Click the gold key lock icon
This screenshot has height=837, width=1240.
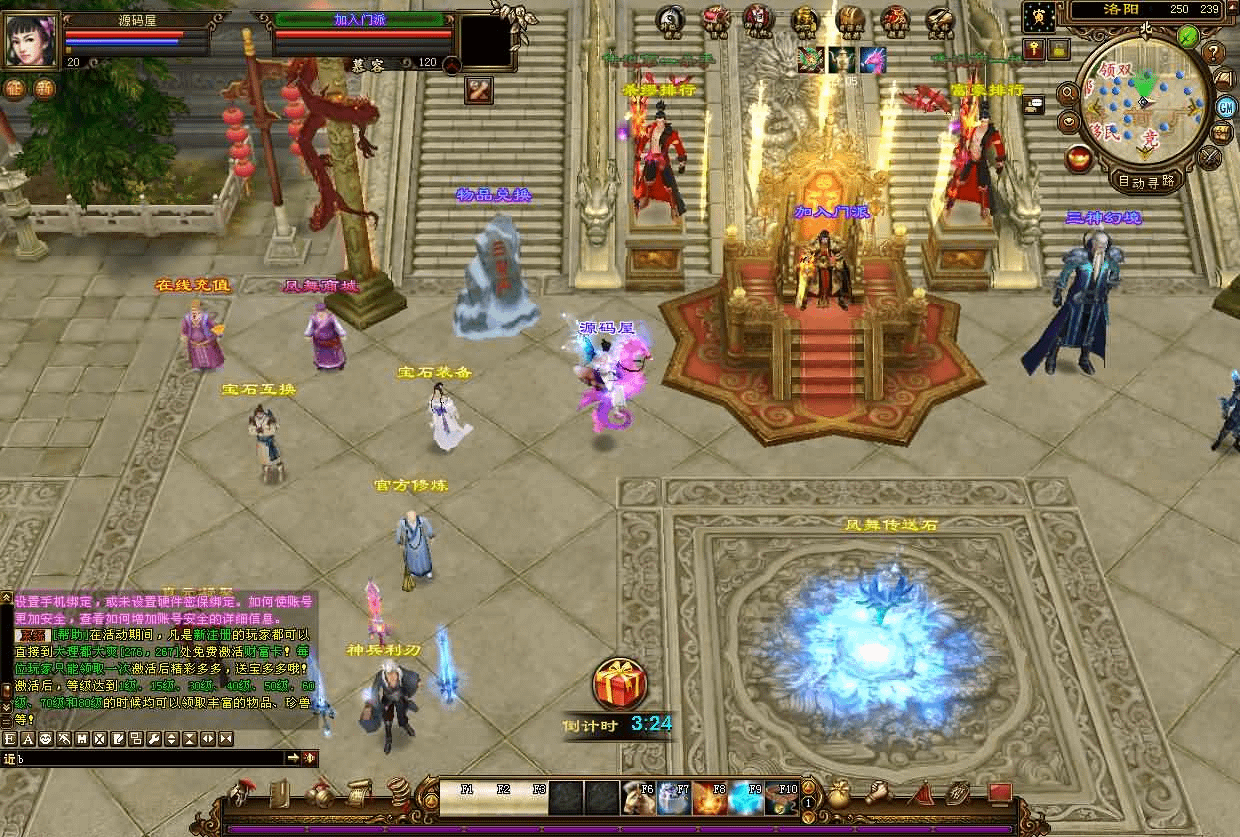coord(1033,48)
